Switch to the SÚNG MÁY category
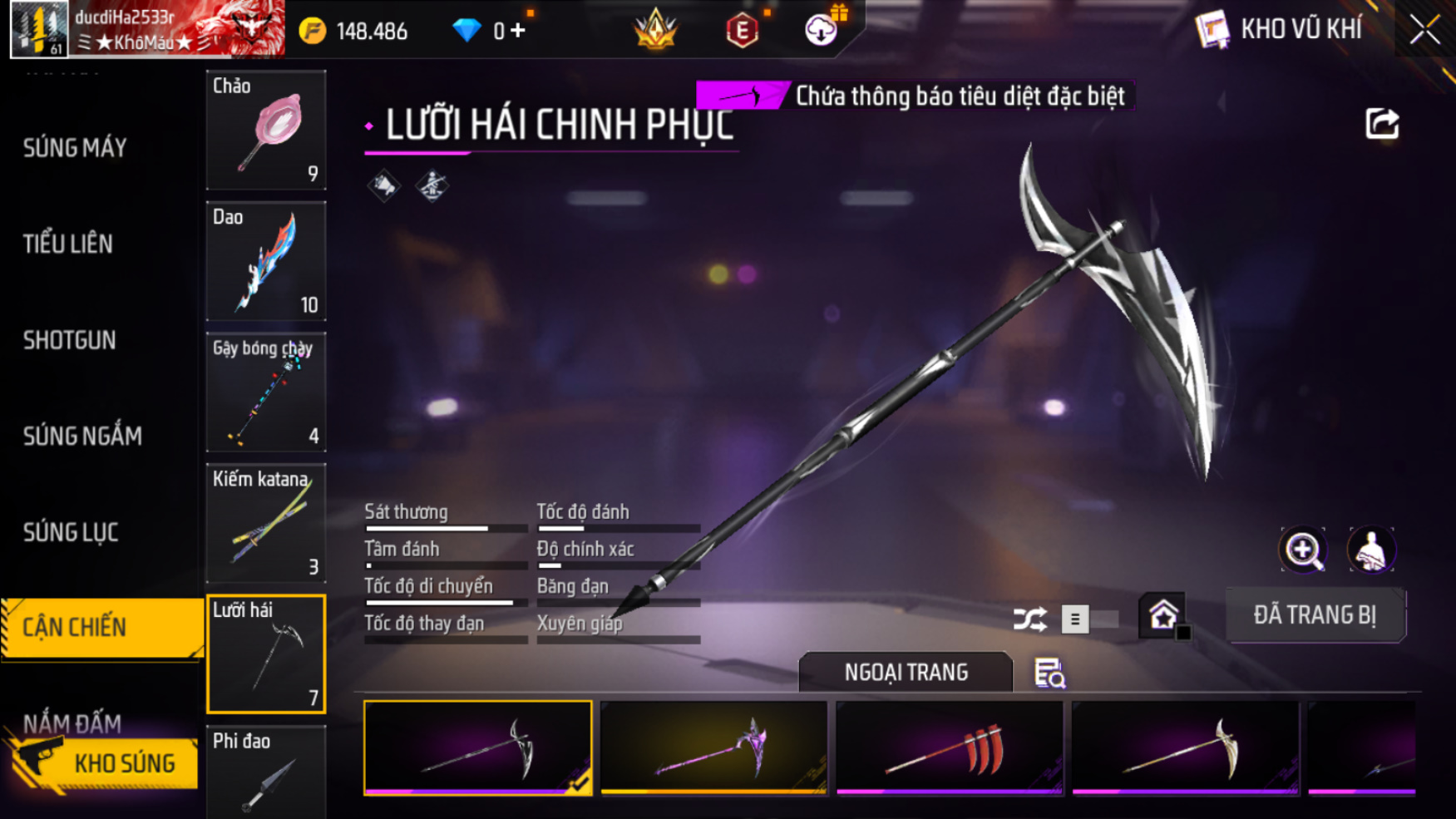 pyautogui.click(x=75, y=148)
